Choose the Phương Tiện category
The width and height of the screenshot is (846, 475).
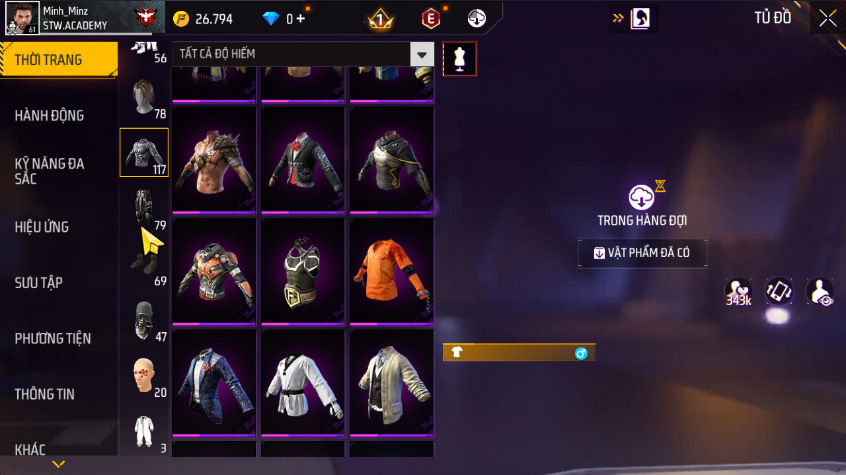53,339
